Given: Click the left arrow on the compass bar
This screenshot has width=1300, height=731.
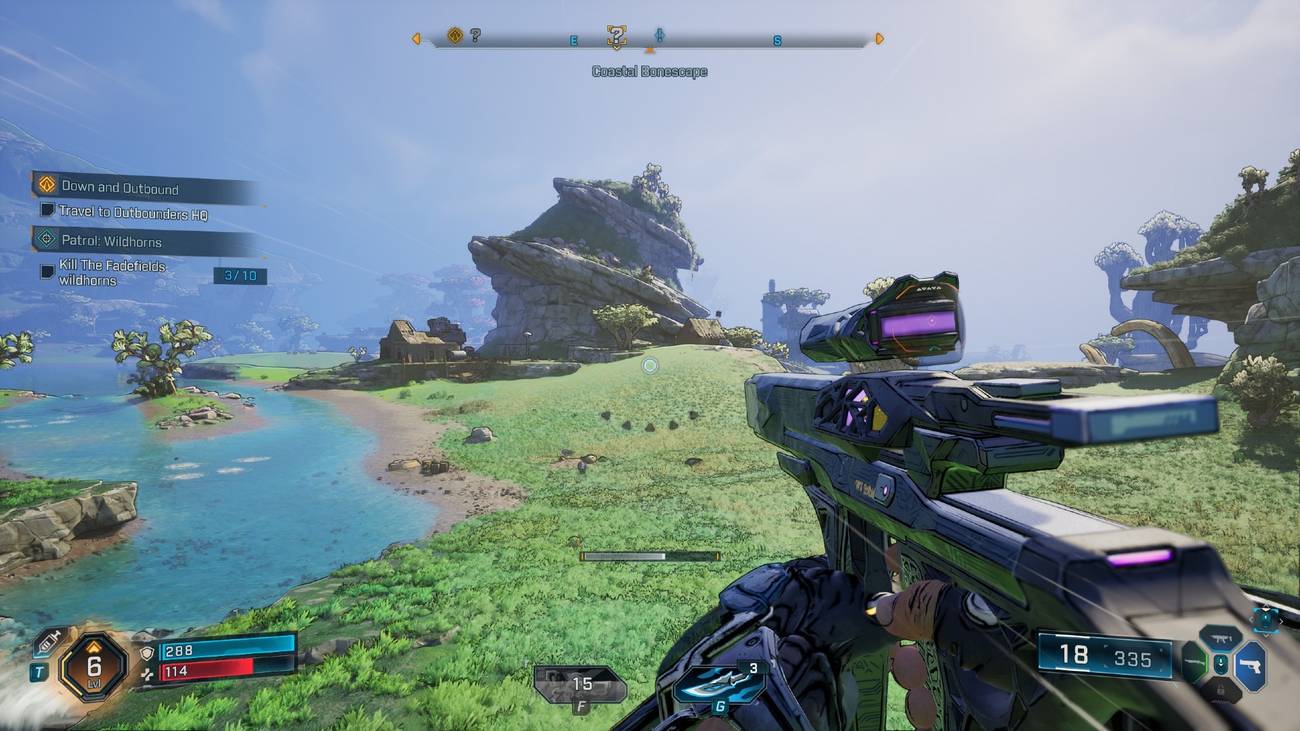Looking at the screenshot, I should (x=417, y=37).
